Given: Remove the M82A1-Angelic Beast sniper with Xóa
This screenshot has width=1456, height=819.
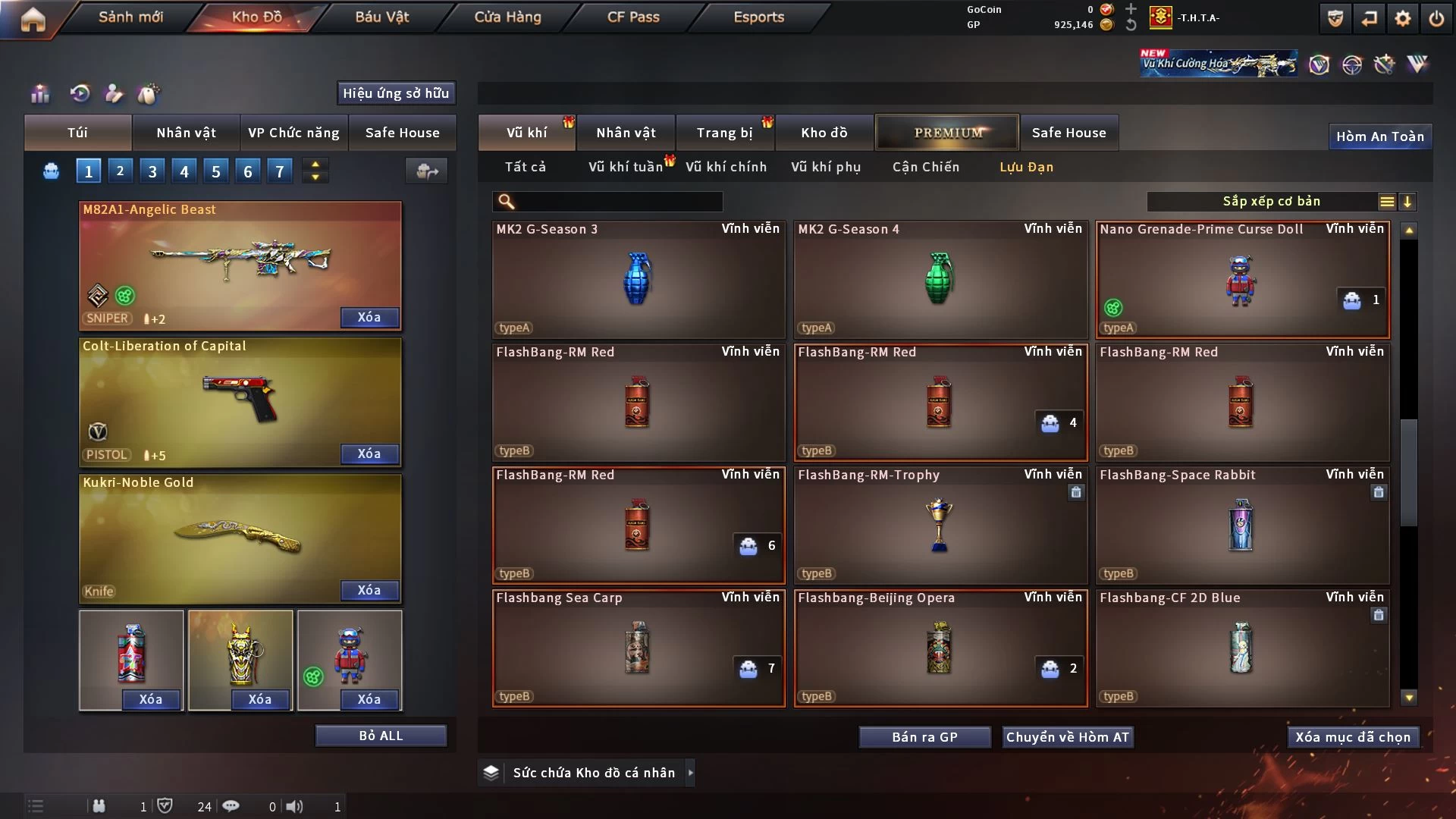Looking at the screenshot, I should point(369,317).
